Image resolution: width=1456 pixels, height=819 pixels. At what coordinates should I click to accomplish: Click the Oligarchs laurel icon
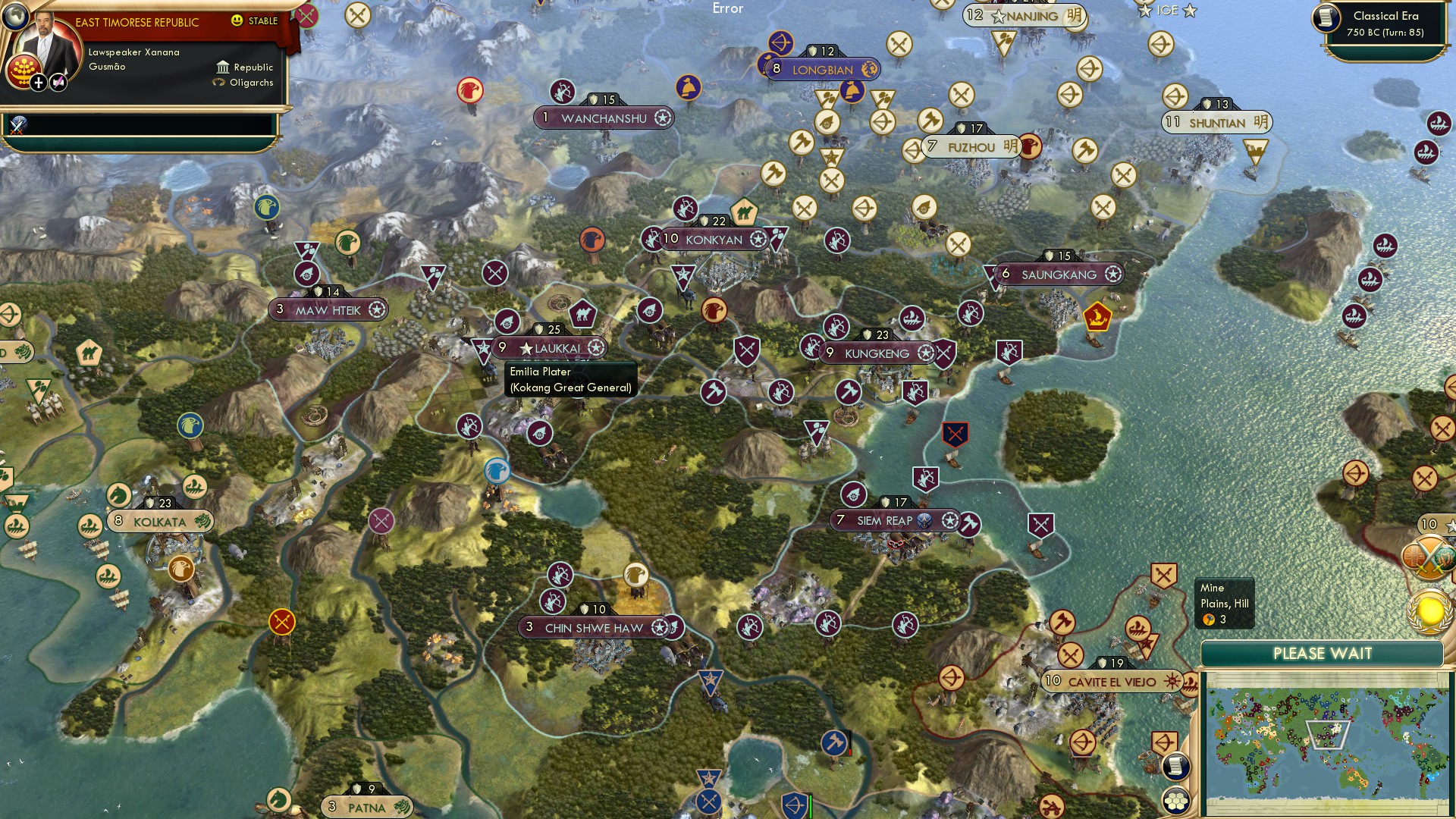[219, 83]
